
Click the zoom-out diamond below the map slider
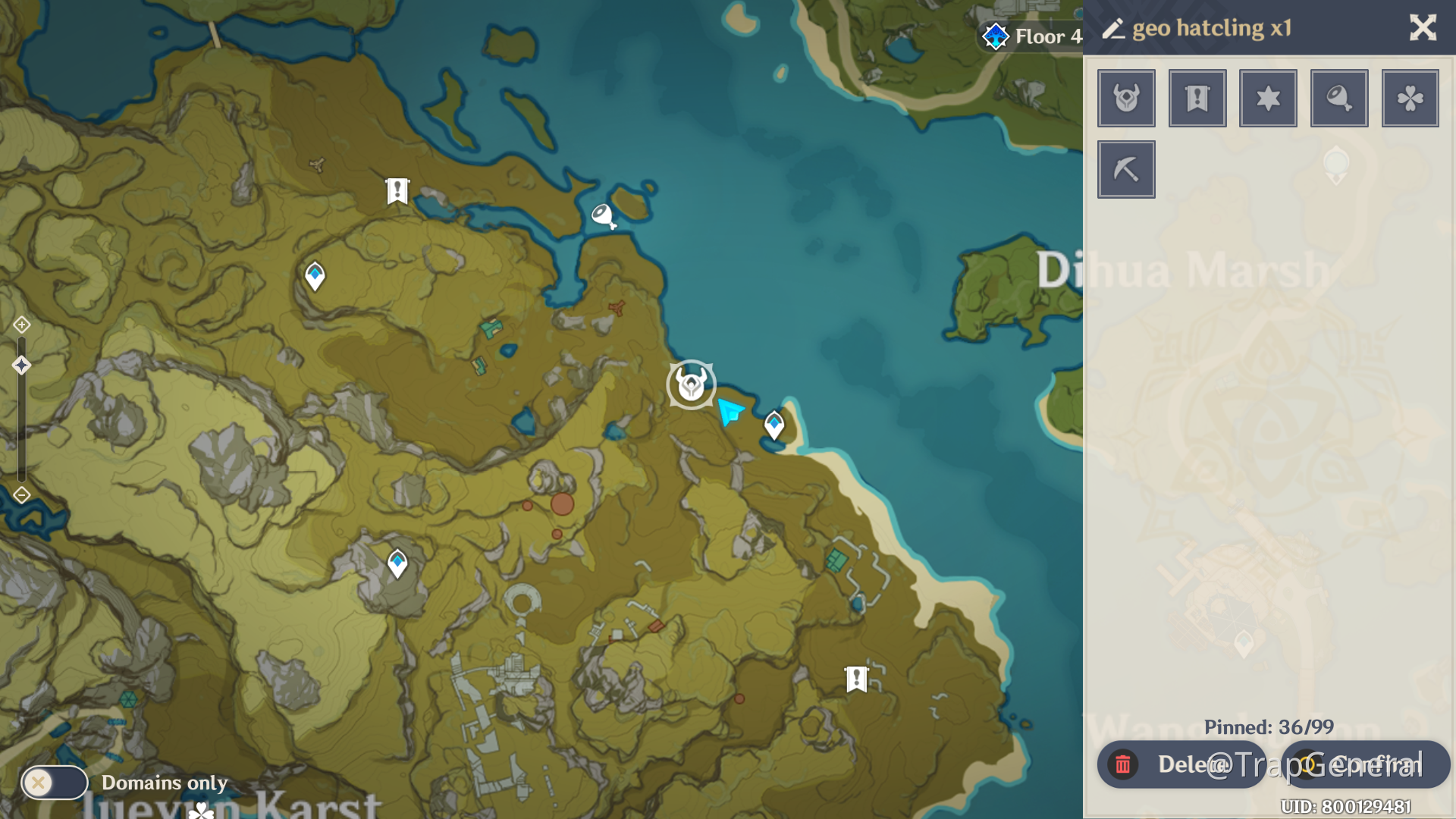point(21,494)
